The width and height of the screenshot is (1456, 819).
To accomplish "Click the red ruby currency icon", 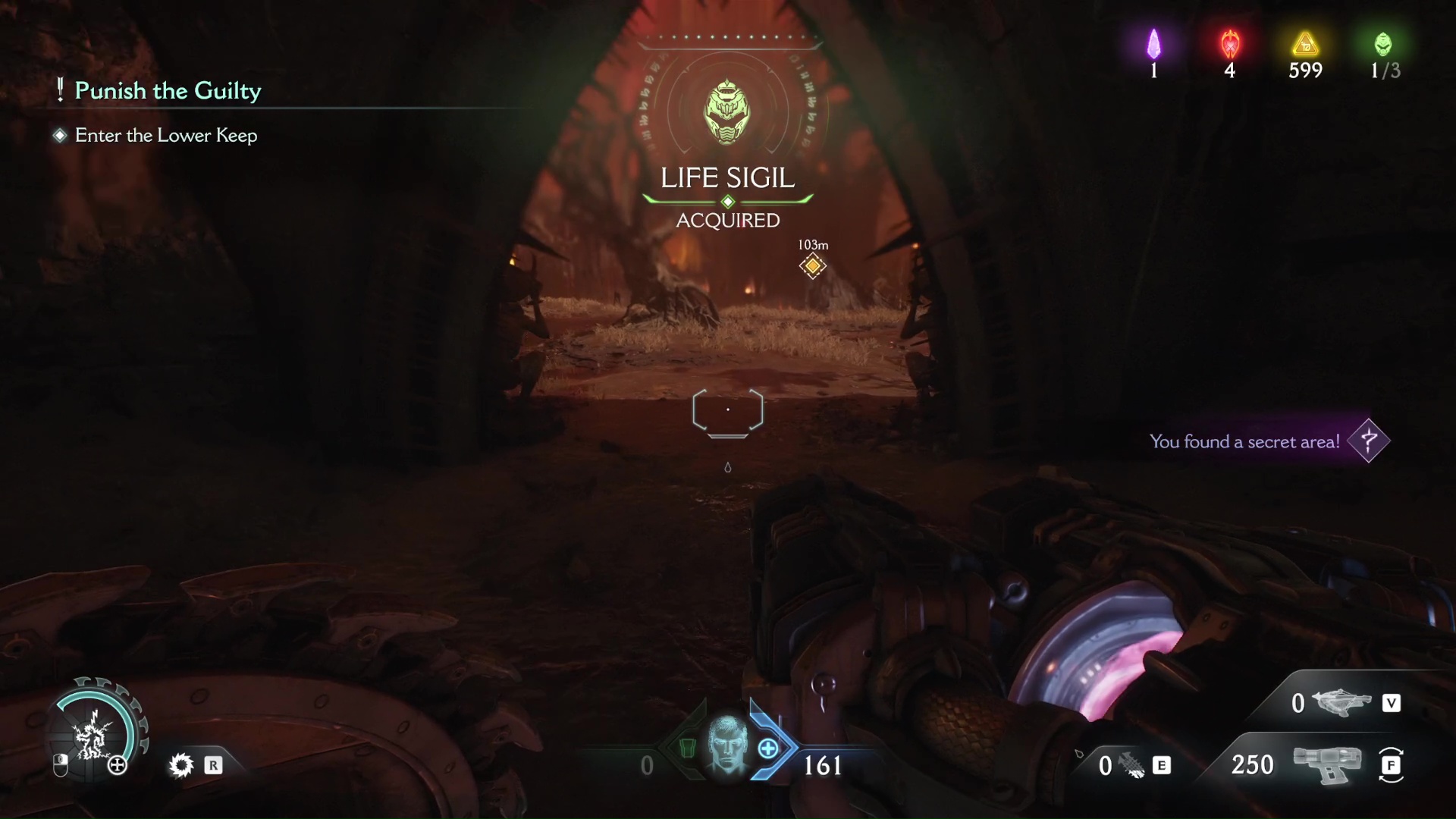I will click(x=1229, y=45).
